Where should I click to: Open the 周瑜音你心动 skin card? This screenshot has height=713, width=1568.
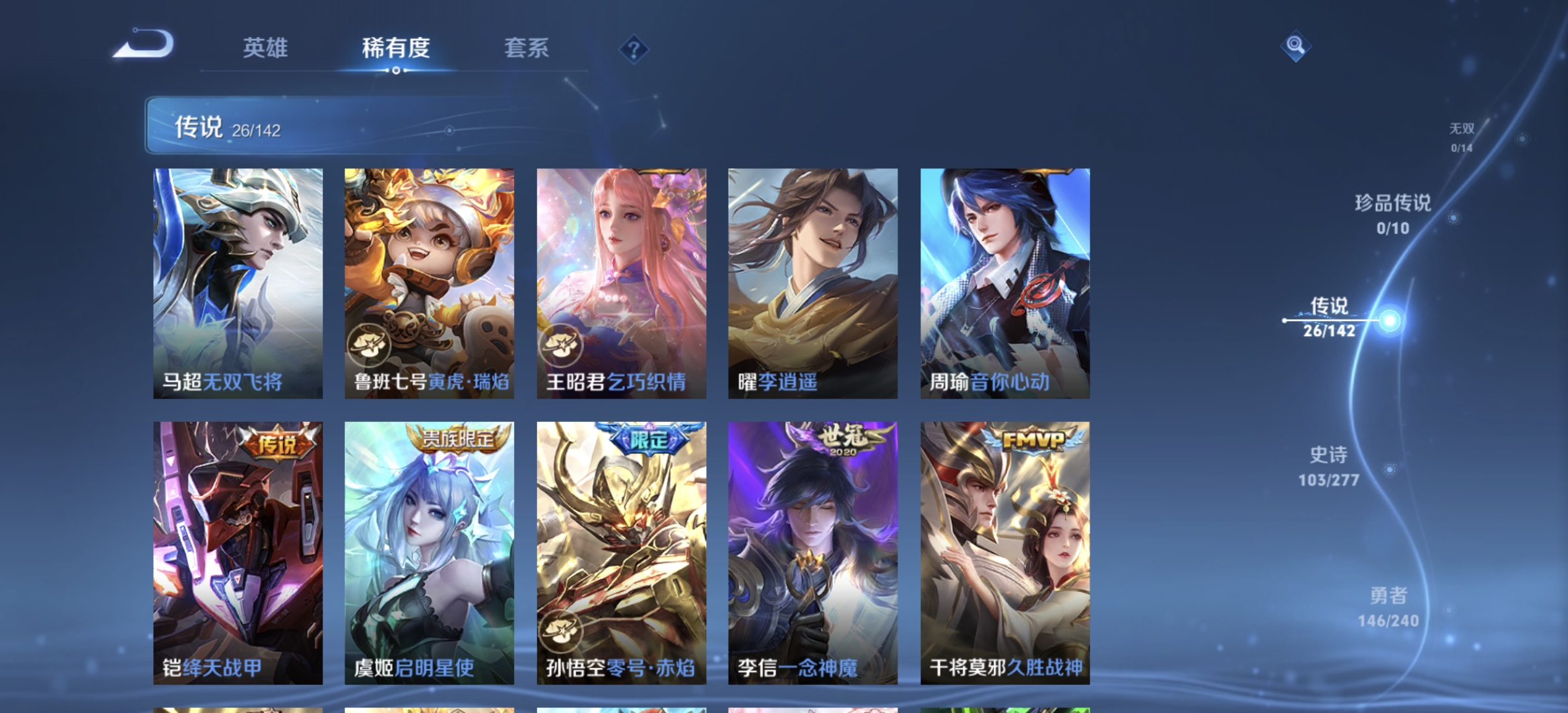(x=1003, y=277)
